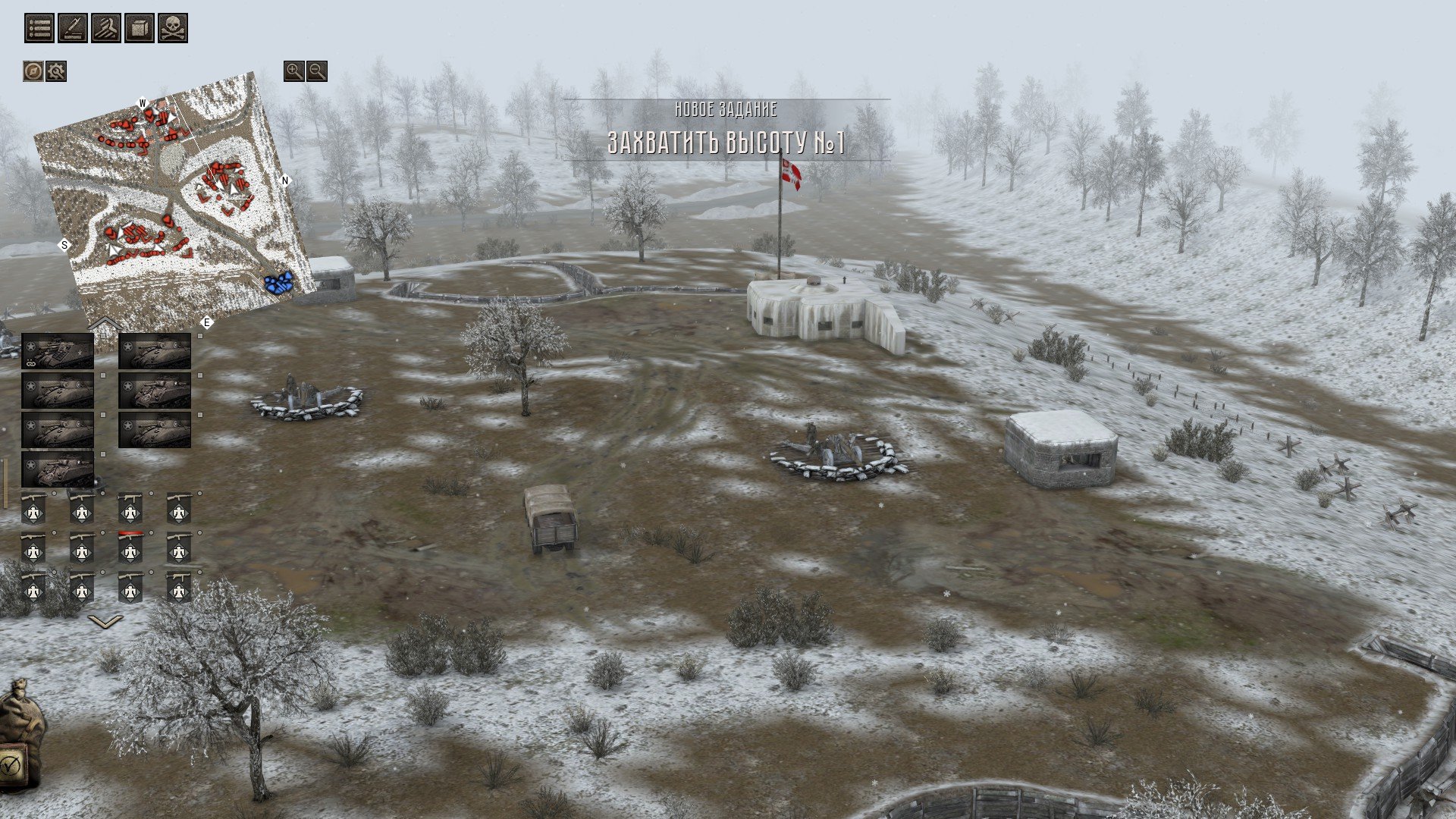Image resolution: width=1456 pixels, height=819 pixels.
Task: Zoom in the minimap with the plus magnifier
Action: pos(293,71)
